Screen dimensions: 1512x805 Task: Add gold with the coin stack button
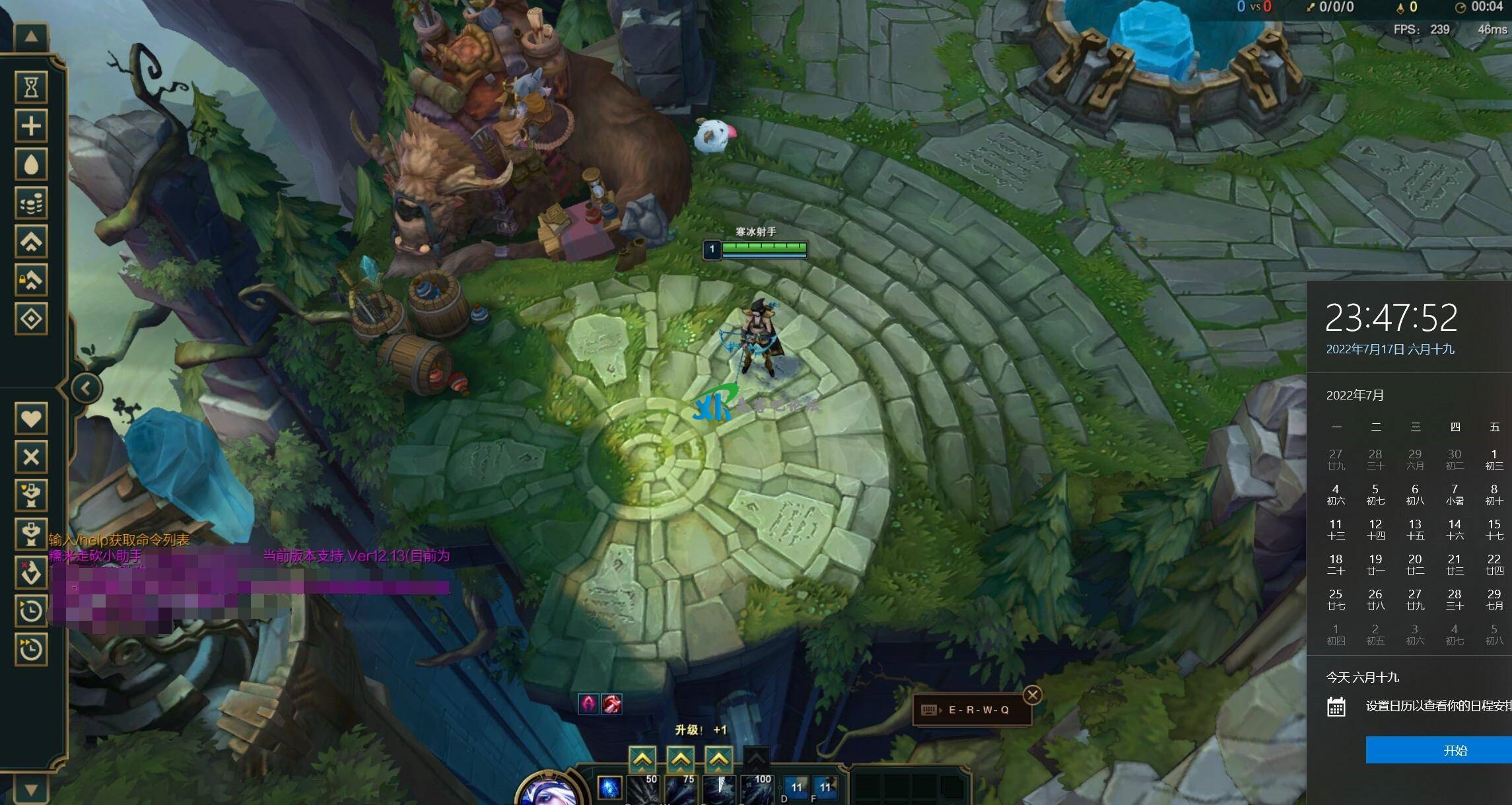31,203
